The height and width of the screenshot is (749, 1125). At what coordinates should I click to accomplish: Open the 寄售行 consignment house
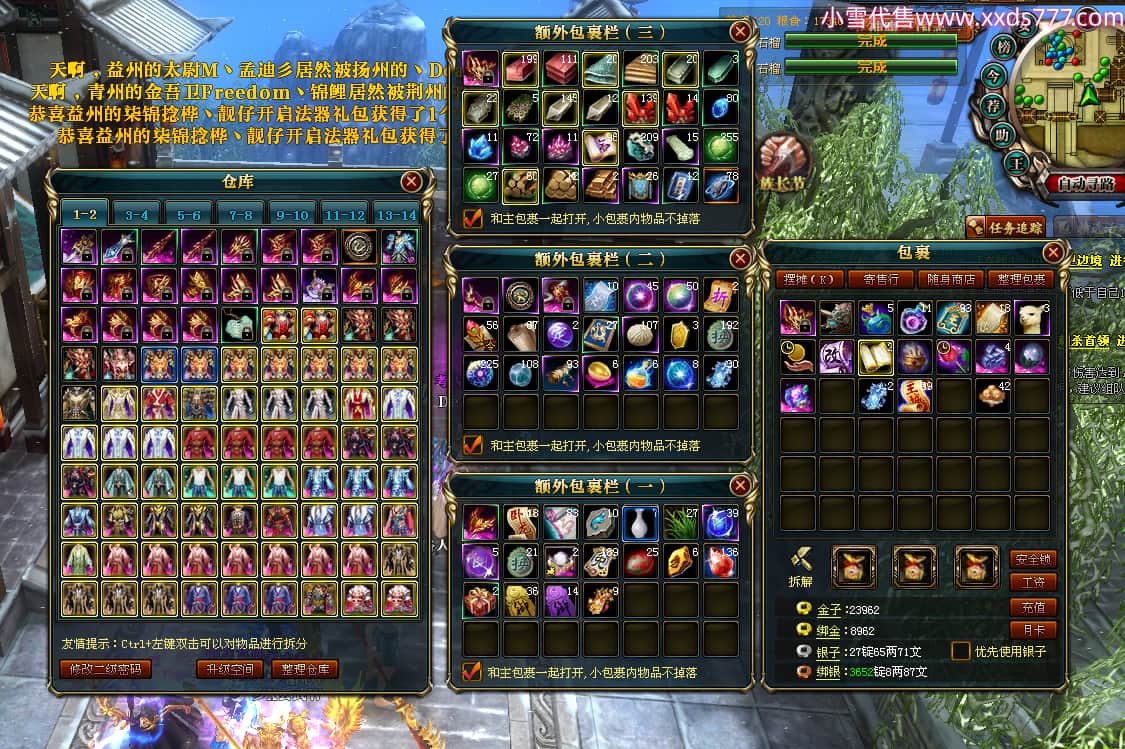click(881, 279)
